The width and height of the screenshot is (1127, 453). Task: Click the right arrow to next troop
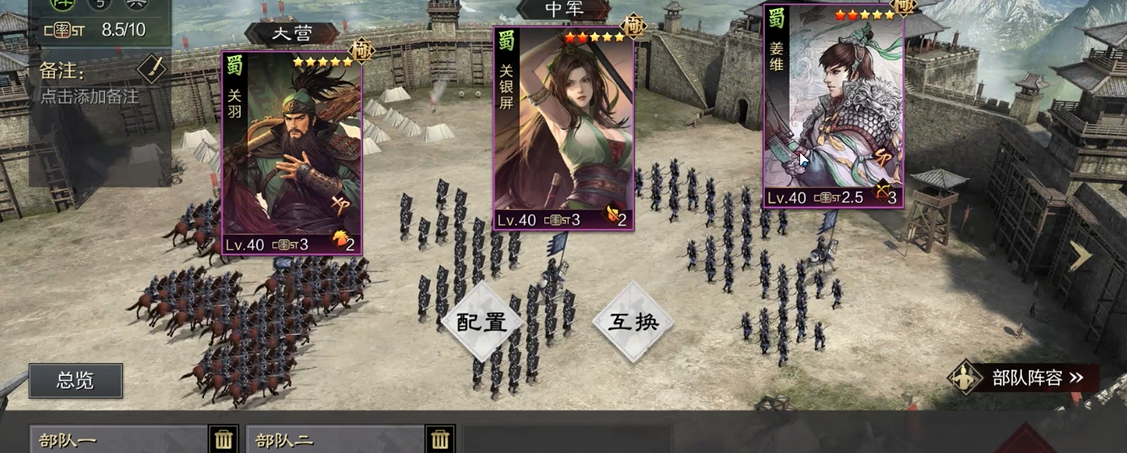[1081, 256]
